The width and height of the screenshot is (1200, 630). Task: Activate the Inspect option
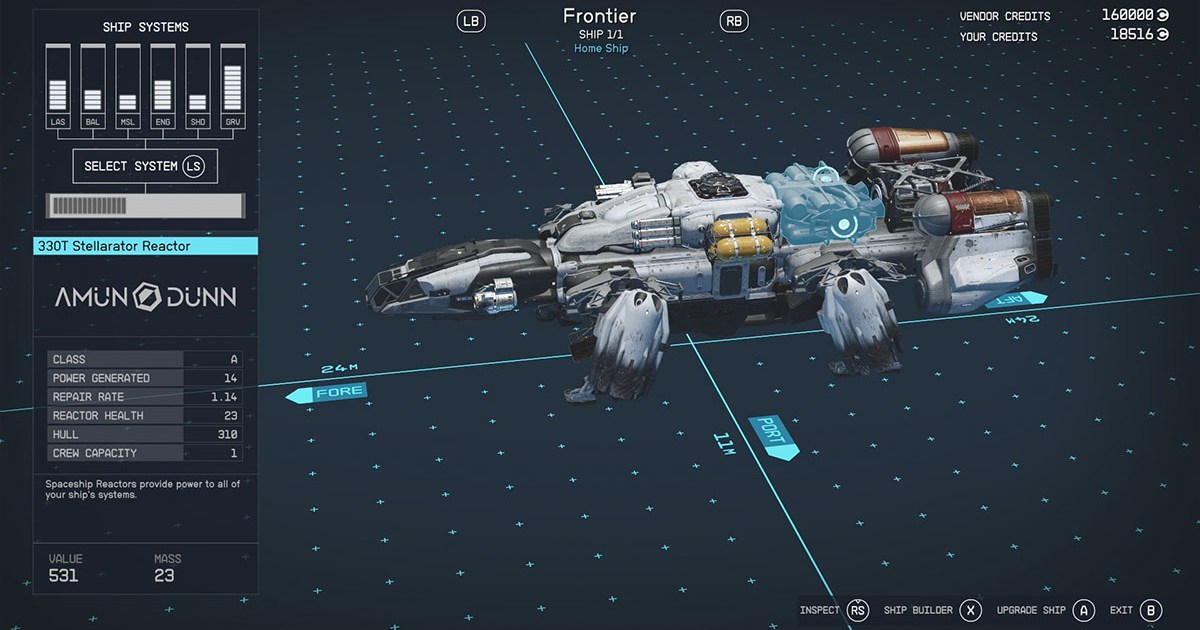[834, 610]
